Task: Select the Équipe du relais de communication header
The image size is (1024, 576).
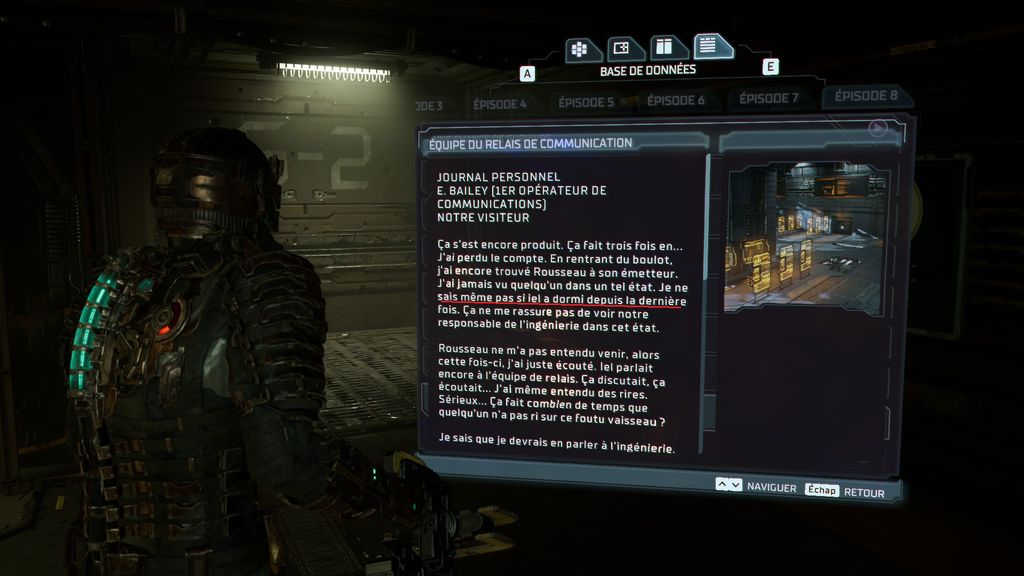Action: click(531, 143)
